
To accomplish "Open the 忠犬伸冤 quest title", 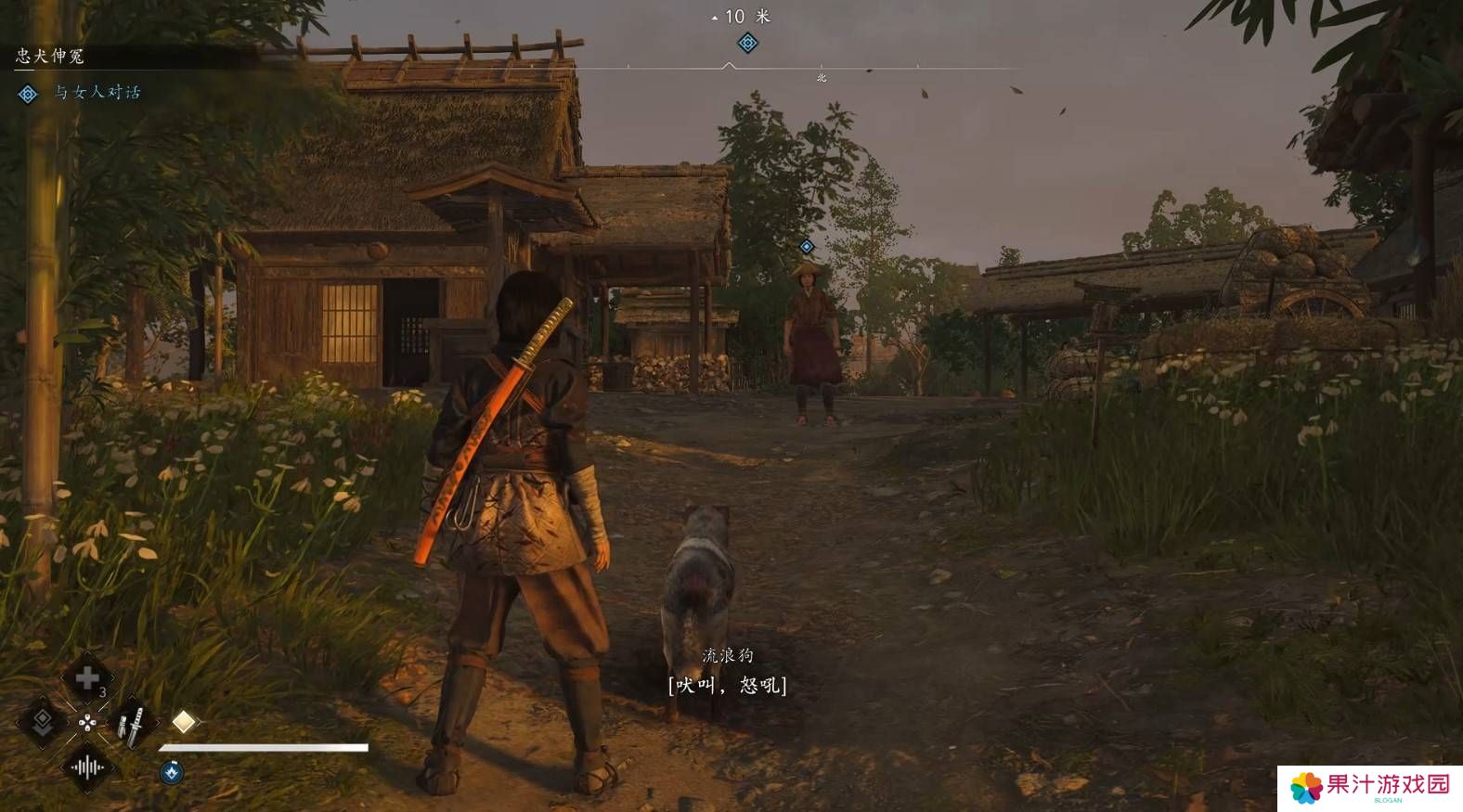I will pyautogui.click(x=50, y=57).
